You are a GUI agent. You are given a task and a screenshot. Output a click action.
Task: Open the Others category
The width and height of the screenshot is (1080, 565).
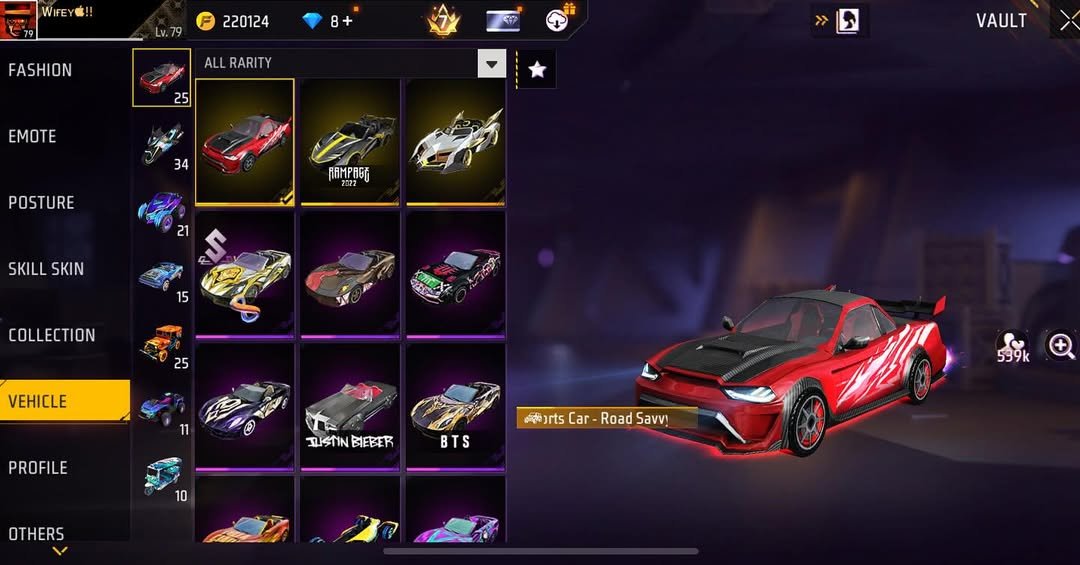[36, 533]
